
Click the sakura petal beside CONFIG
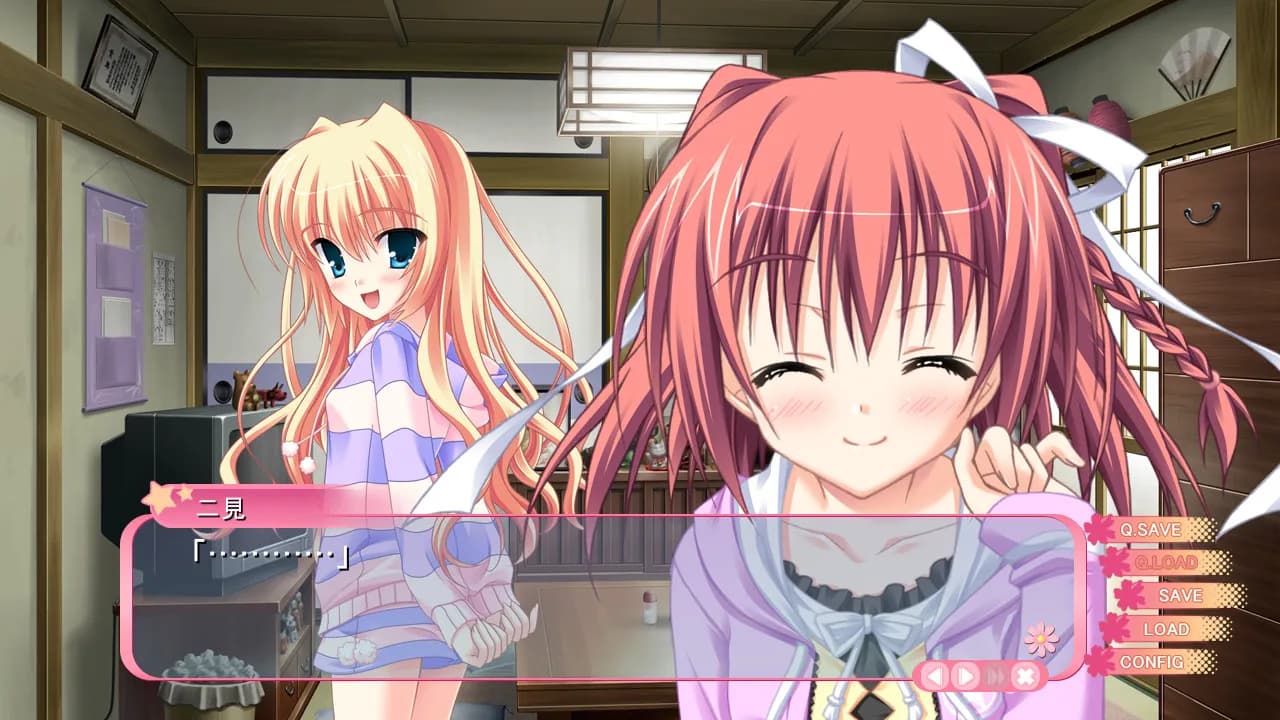coord(1100,661)
